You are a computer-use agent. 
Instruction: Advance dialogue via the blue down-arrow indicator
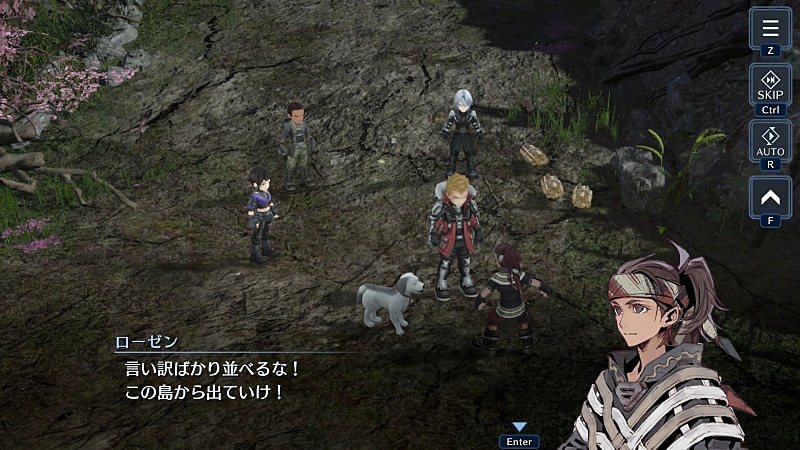[519, 427]
